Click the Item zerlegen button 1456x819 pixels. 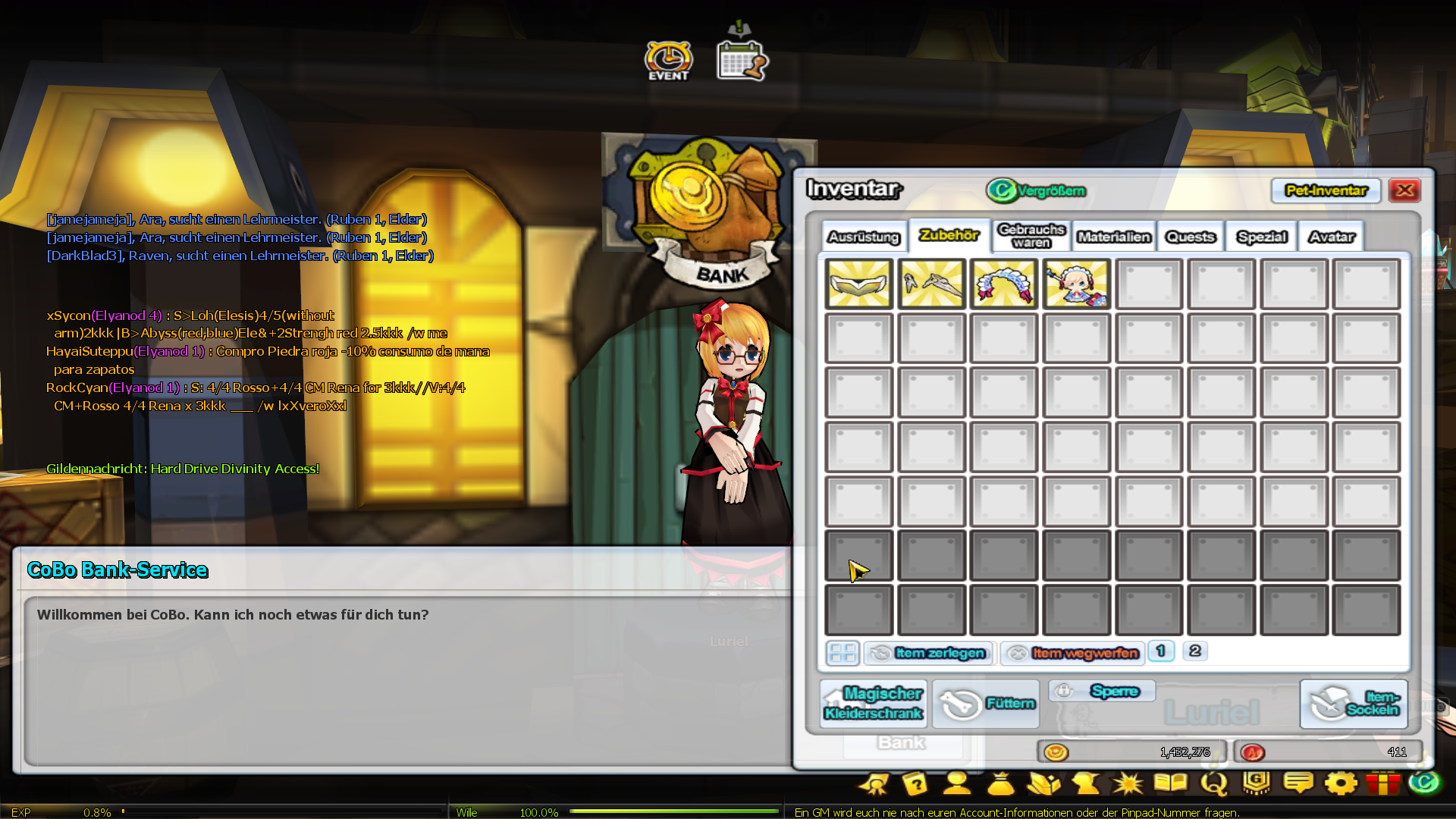coord(929,653)
